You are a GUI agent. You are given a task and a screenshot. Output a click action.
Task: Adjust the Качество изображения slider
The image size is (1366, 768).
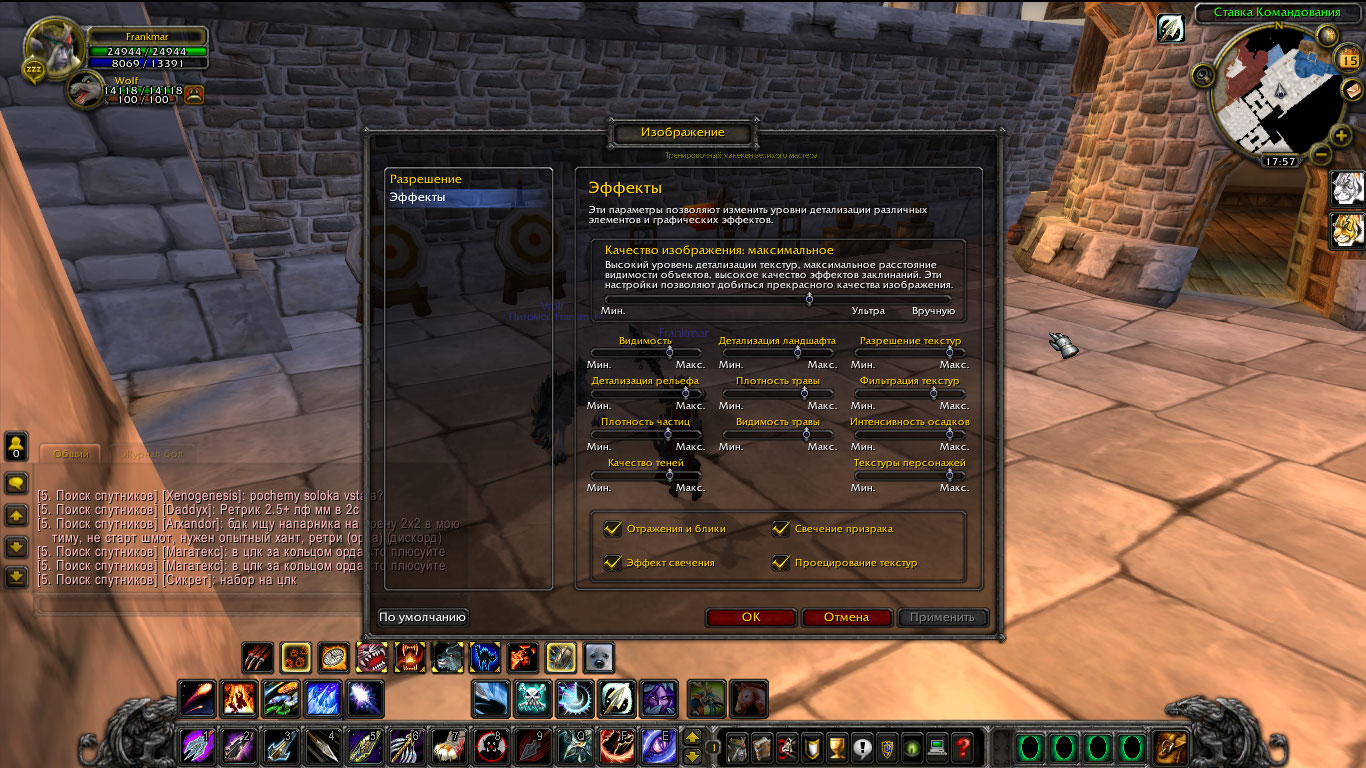point(809,299)
